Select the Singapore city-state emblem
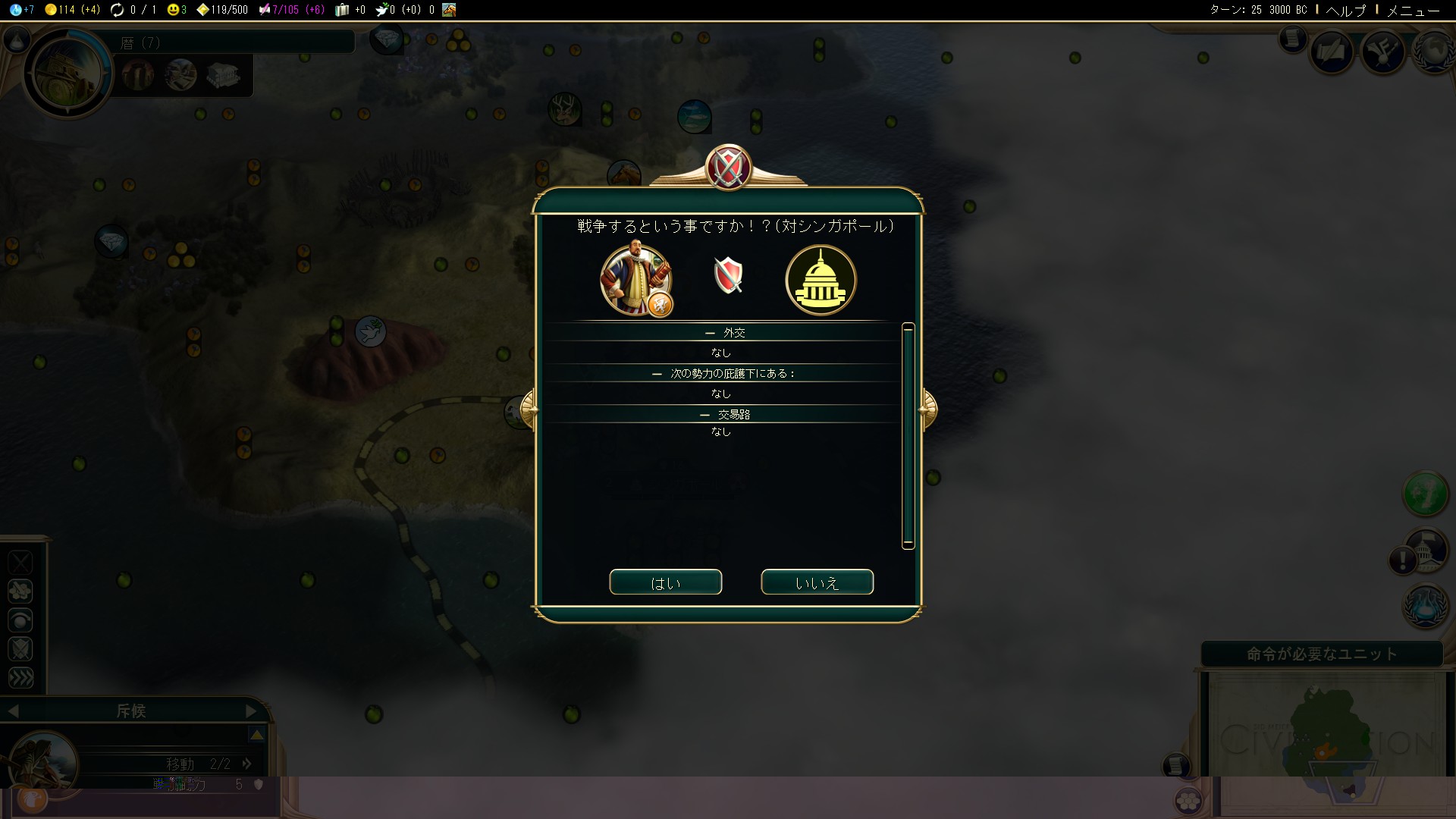The image size is (1456, 819). [x=821, y=280]
